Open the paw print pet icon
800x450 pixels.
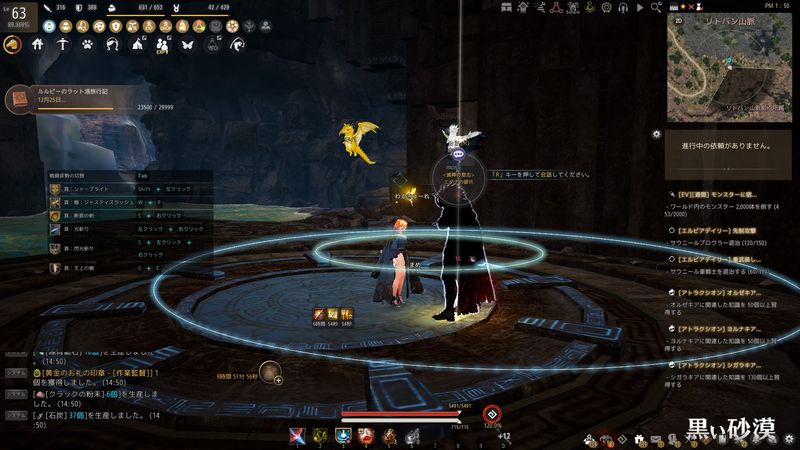(x=87, y=44)
